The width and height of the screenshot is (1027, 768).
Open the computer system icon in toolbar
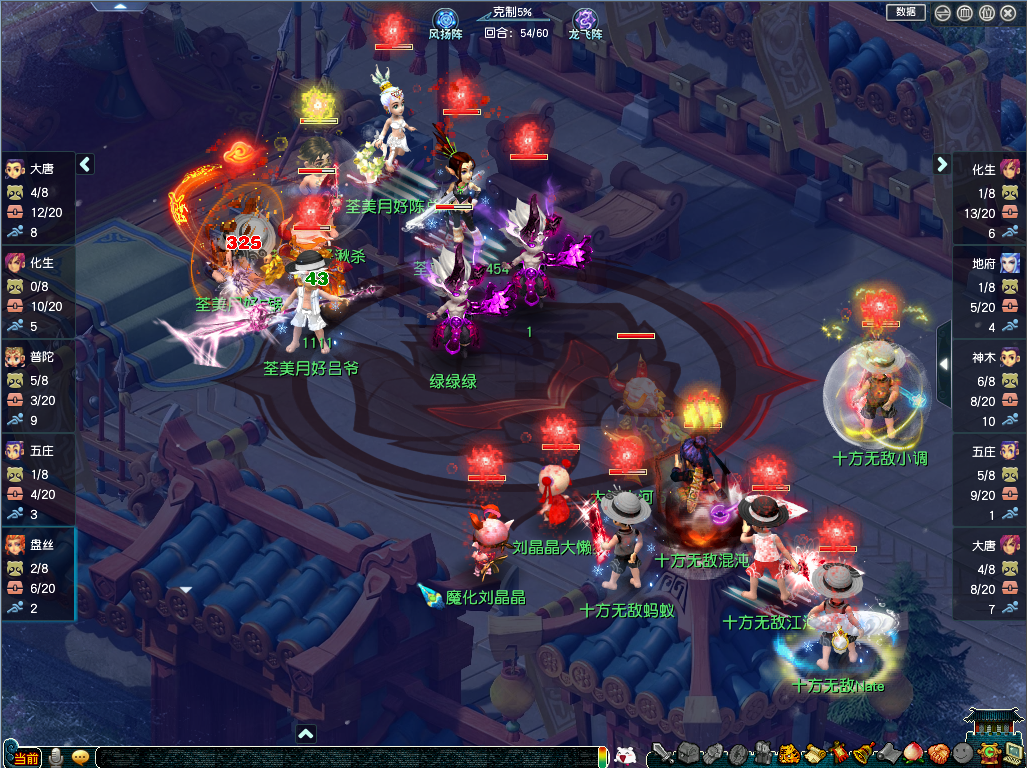[x=1013, y=754]
